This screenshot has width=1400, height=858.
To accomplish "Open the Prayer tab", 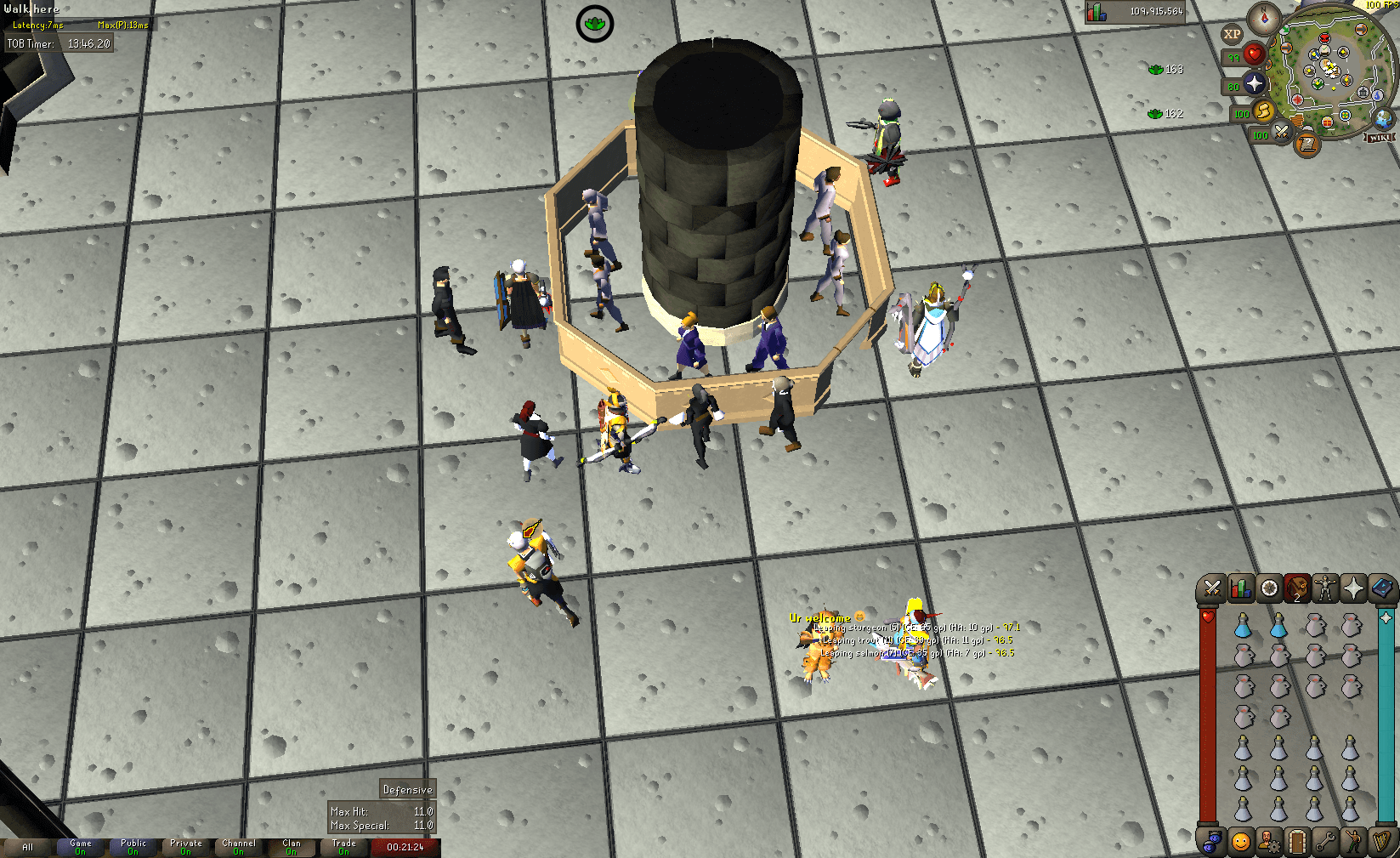I will click(x=1353, y=588).
